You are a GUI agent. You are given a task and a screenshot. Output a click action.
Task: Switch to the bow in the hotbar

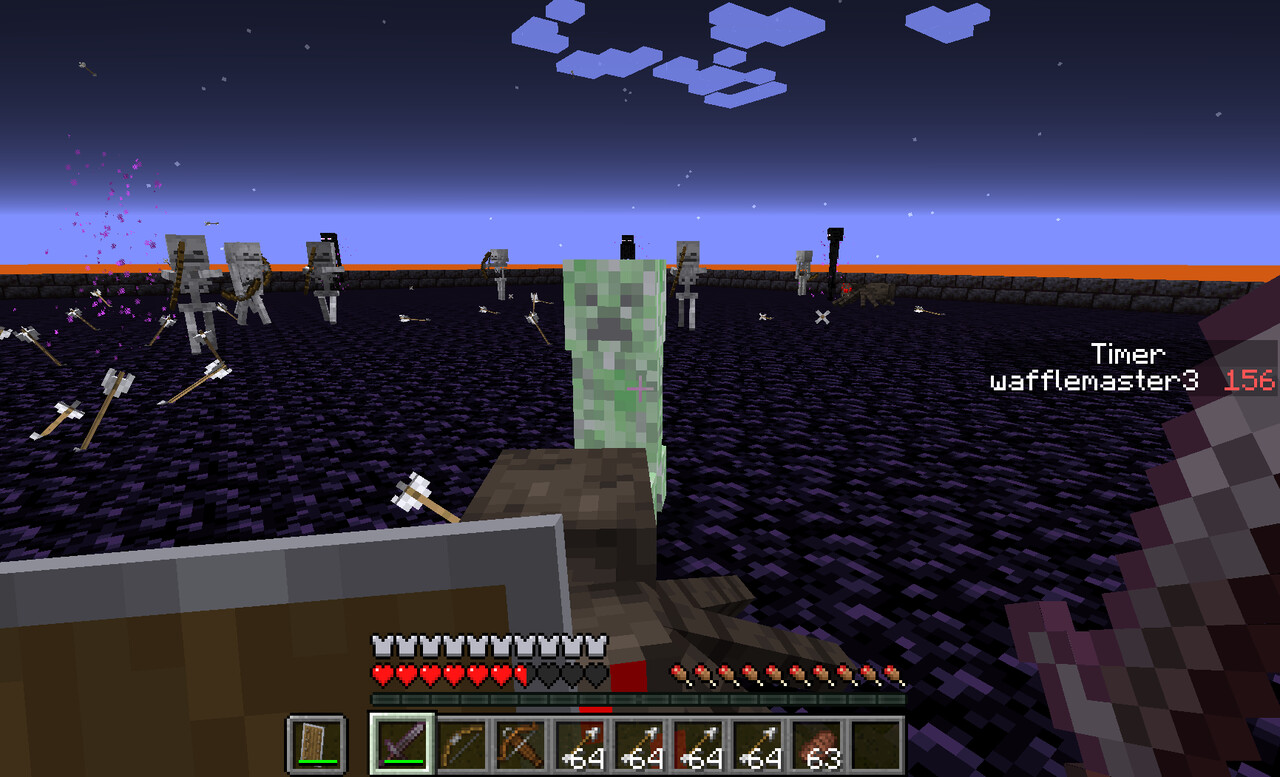(463, 744)
